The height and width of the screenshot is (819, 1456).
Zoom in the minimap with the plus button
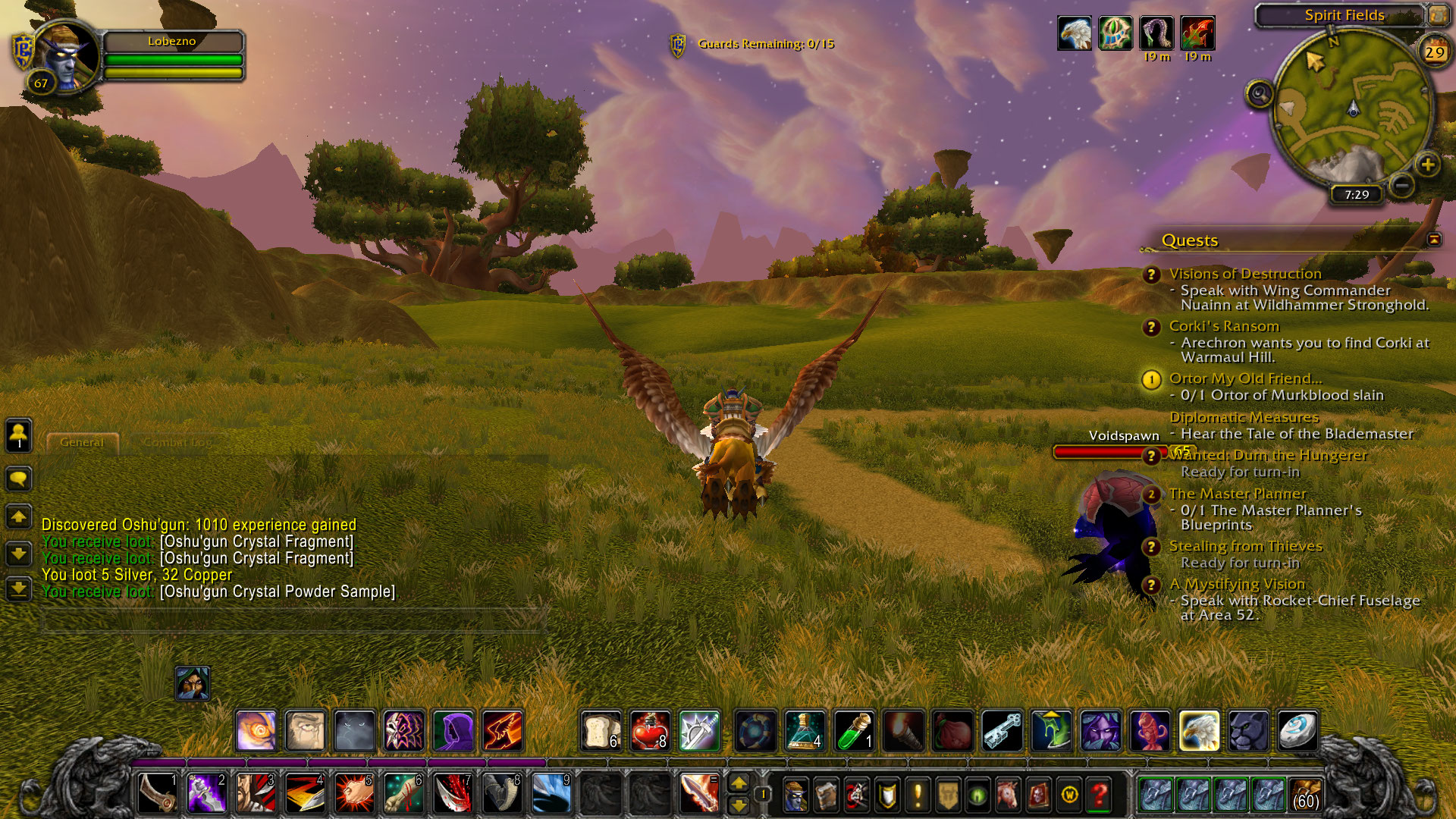click(1427, 165)
